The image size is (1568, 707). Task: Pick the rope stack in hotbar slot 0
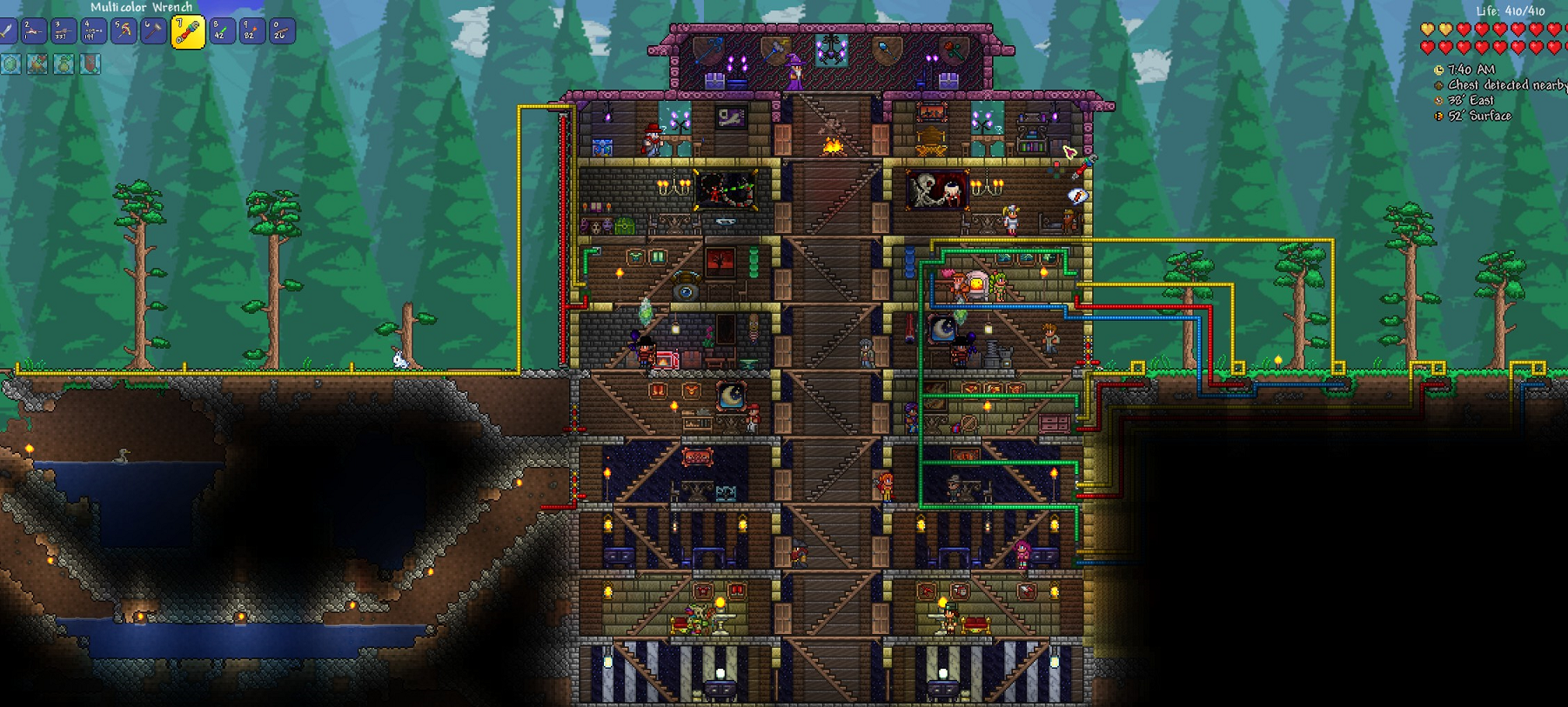click(x=281, y=32)
